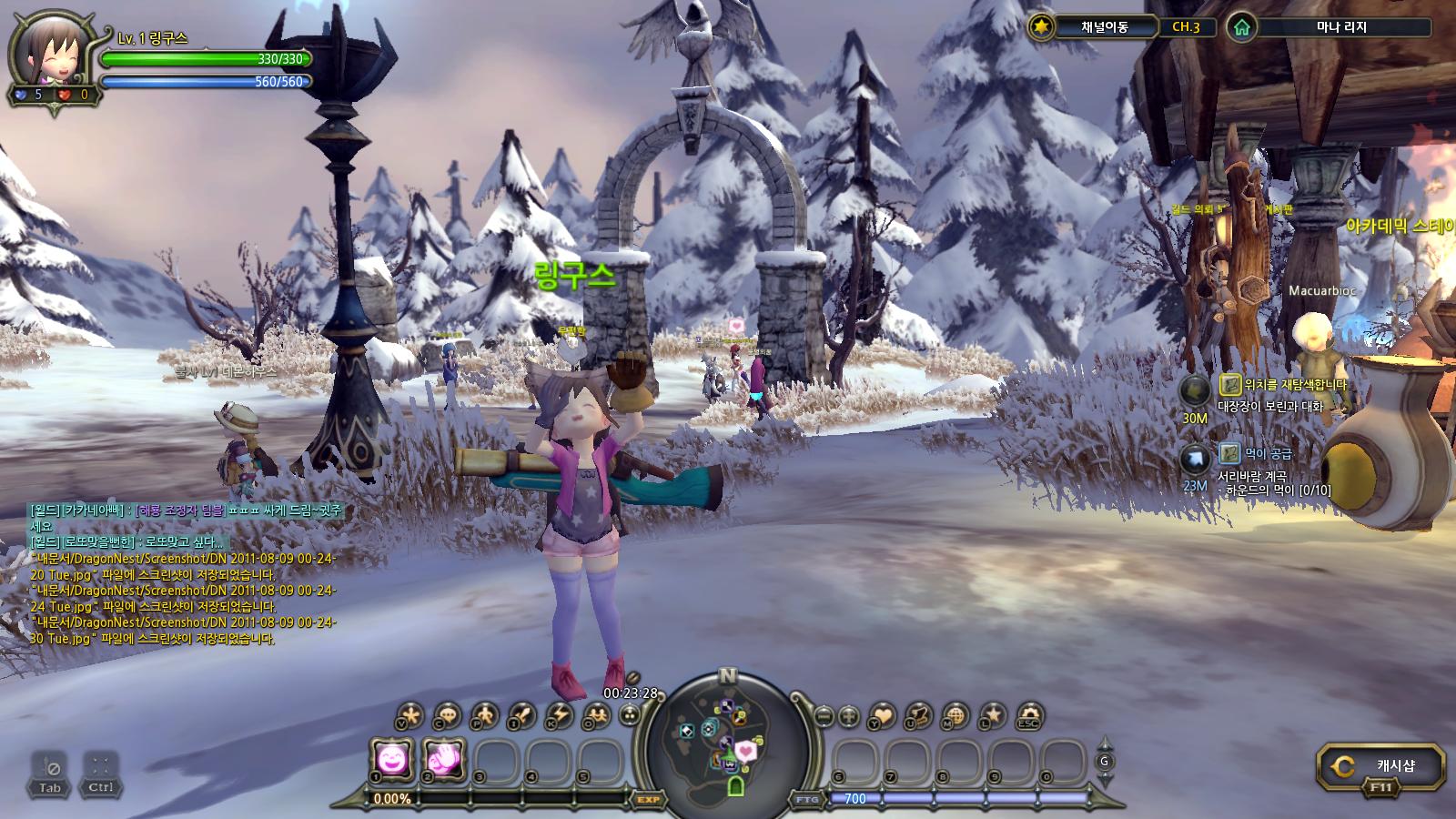Click the star menu icon next to the gear

click(x=992, y=715)
